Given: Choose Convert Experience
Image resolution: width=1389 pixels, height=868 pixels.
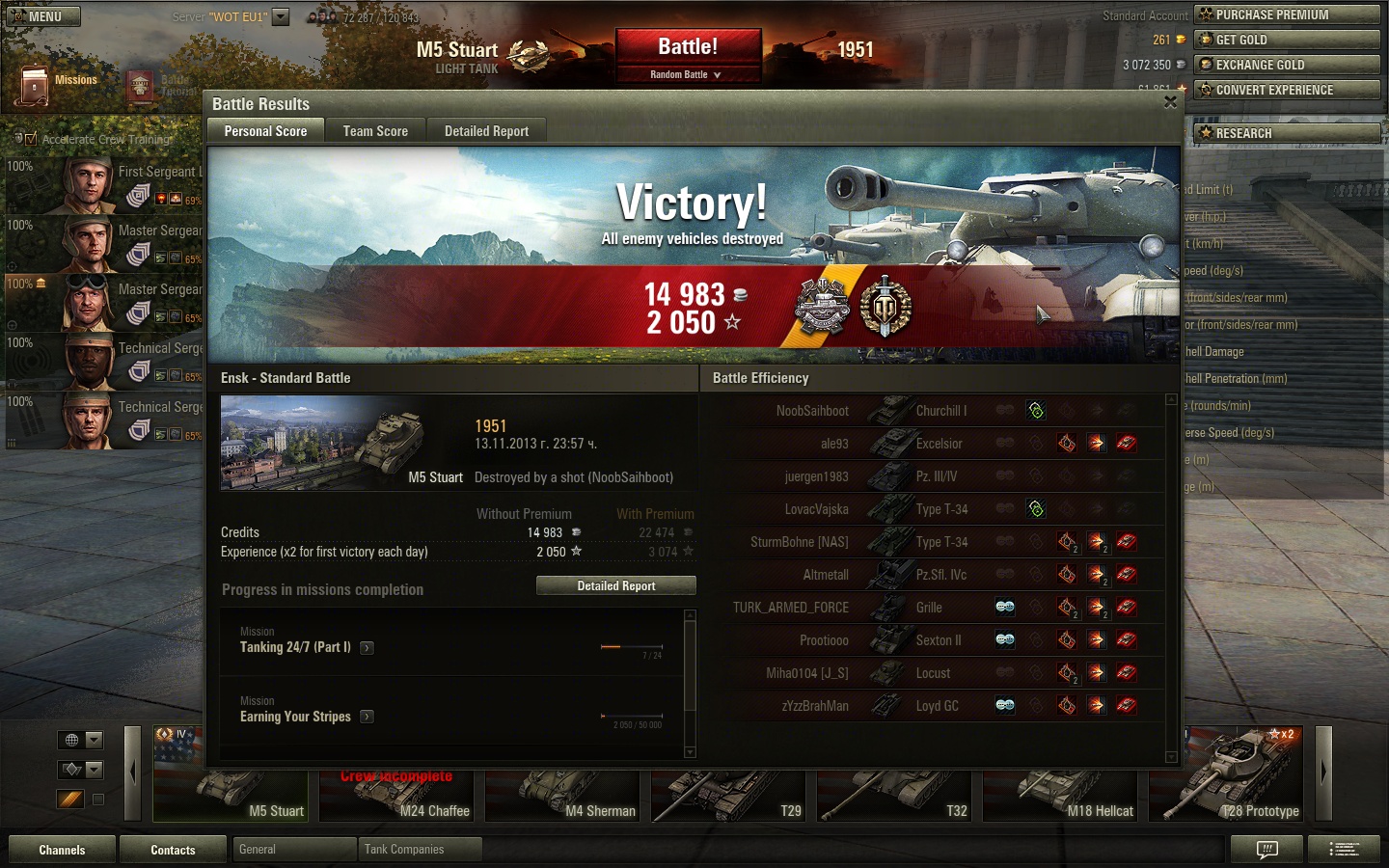Looking at the screenshot, I should tap(1287, 90).
